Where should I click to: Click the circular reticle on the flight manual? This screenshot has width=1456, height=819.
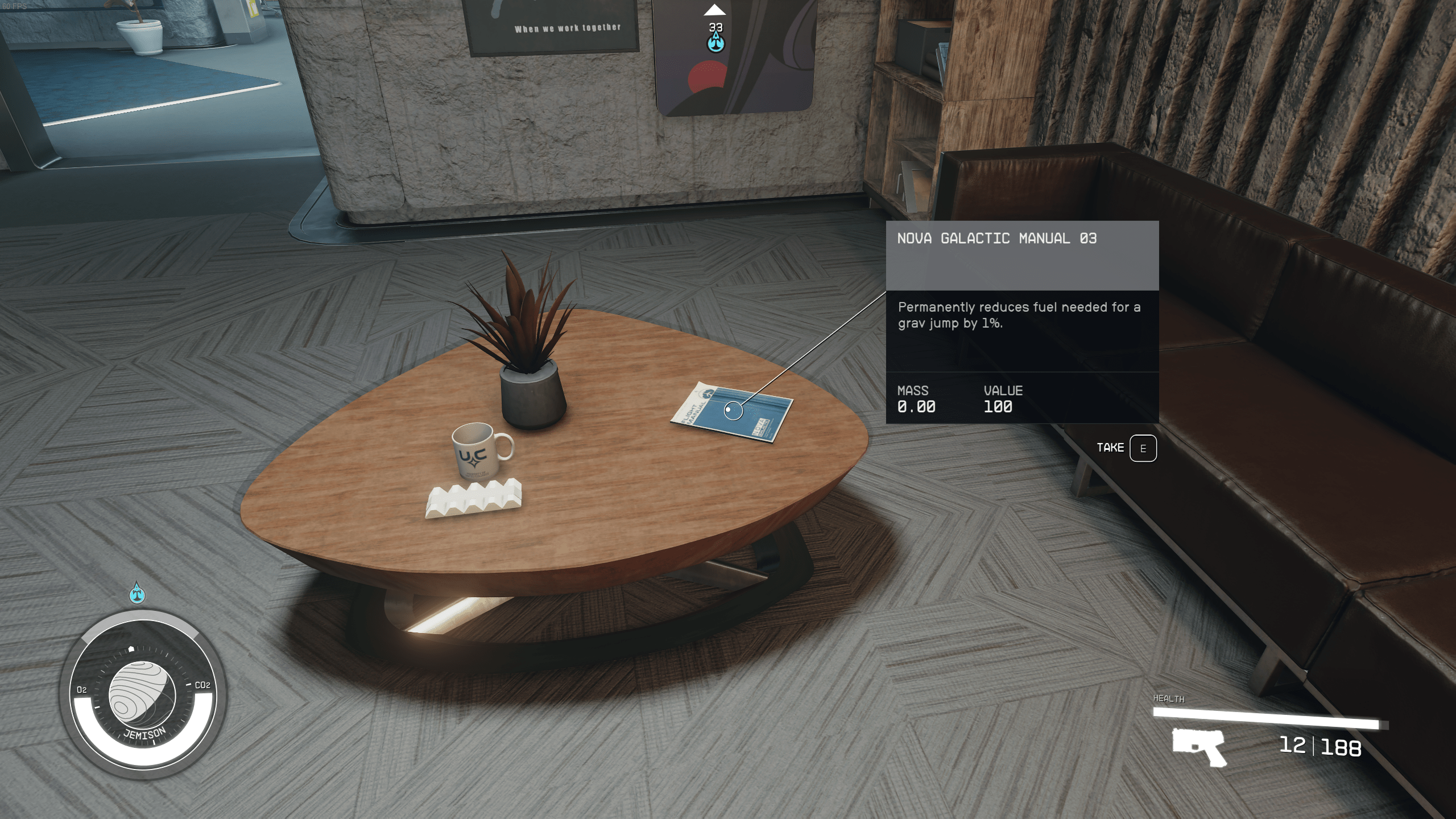coord(733,411)
